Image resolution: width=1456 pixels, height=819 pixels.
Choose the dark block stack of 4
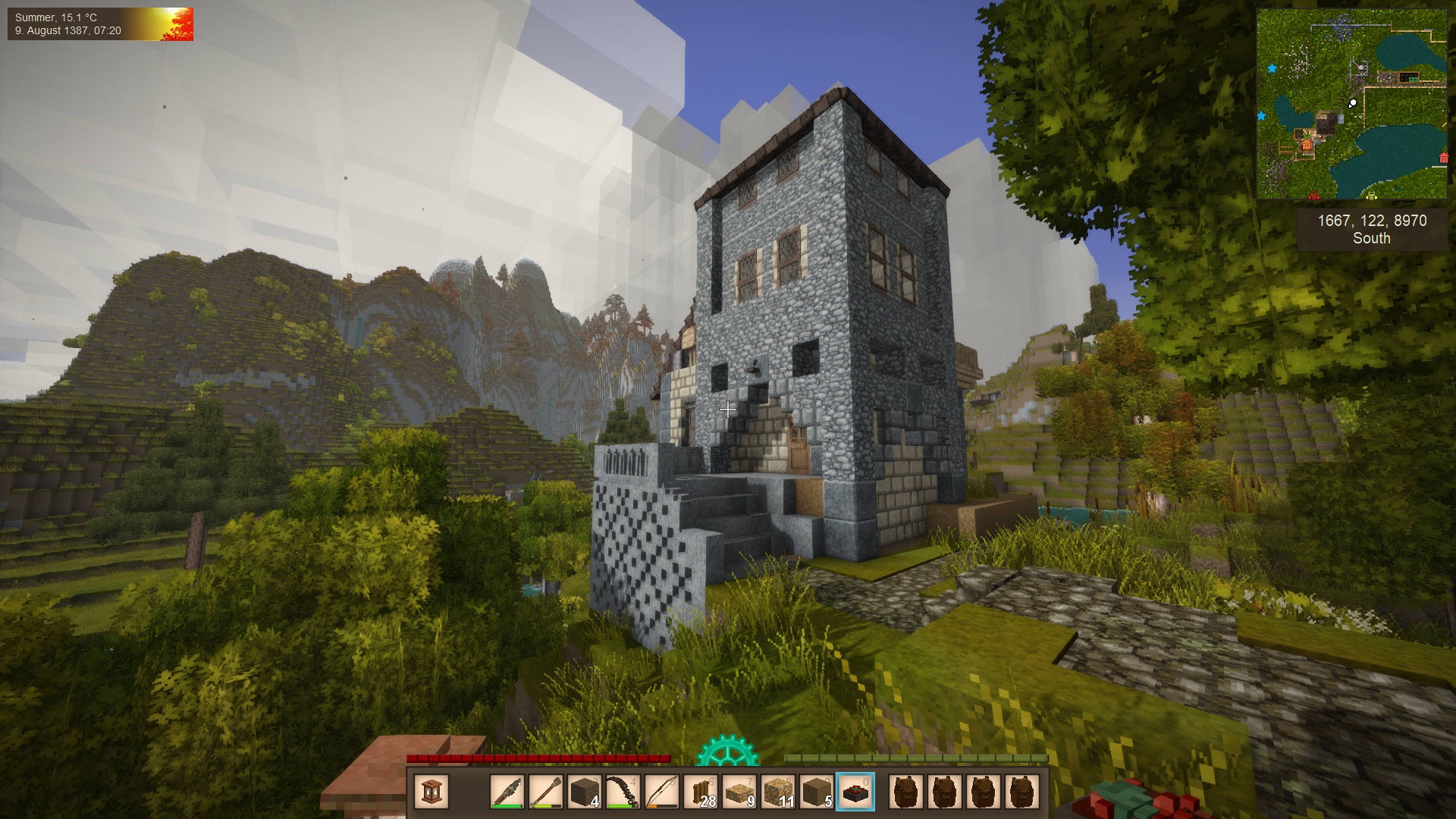coord(584,792)
